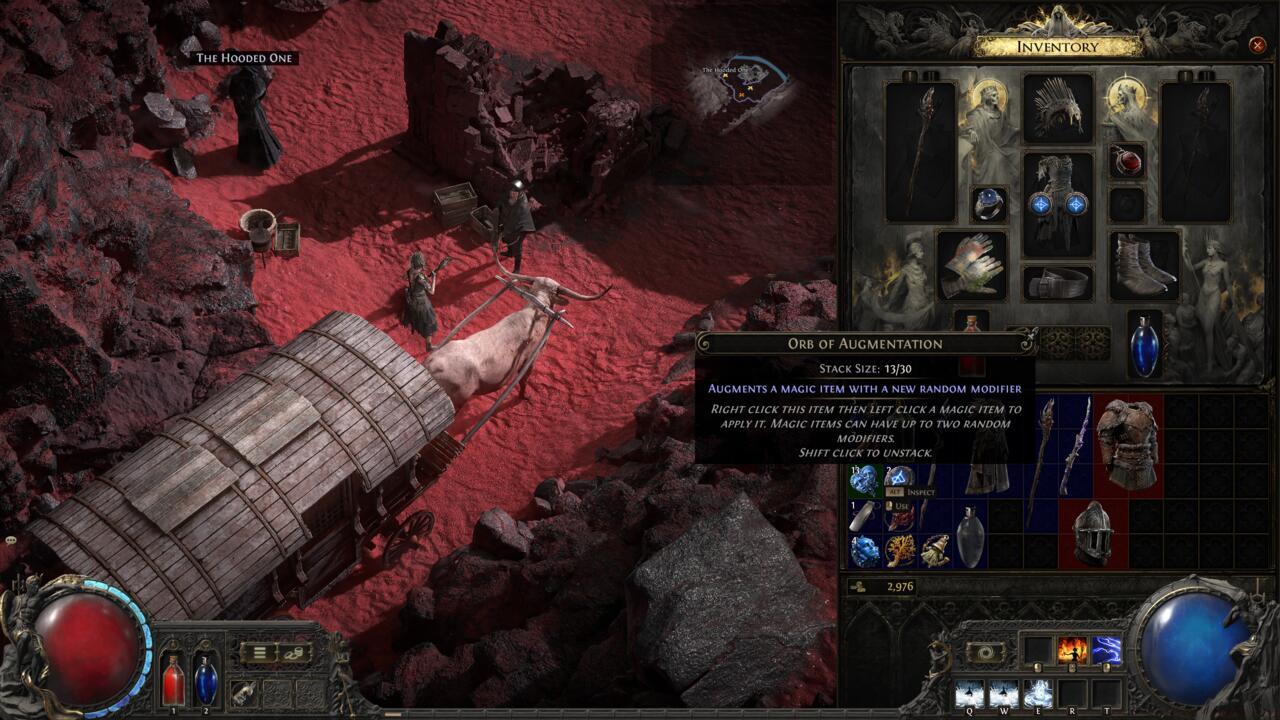Close the Inventory panel
The height and width of the screenshot is (720, 1280).
(1257, 46)
